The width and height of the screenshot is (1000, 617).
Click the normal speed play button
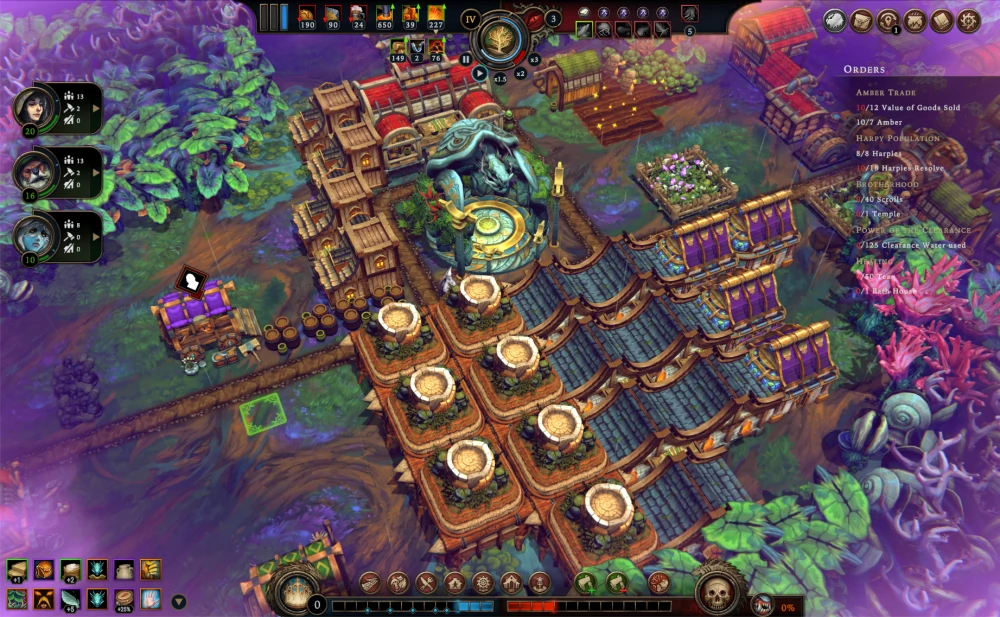[x=480, y=73]
